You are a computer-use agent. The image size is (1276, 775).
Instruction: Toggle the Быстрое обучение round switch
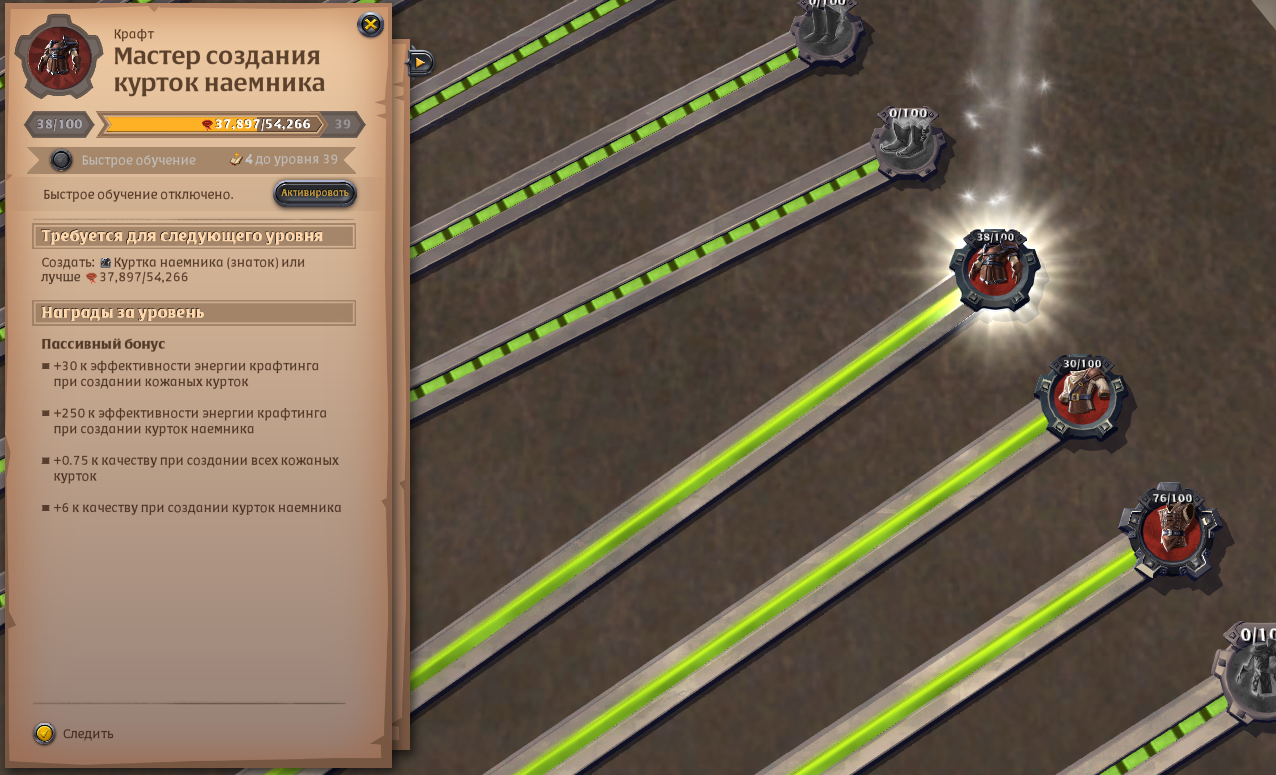click(62, 160)
